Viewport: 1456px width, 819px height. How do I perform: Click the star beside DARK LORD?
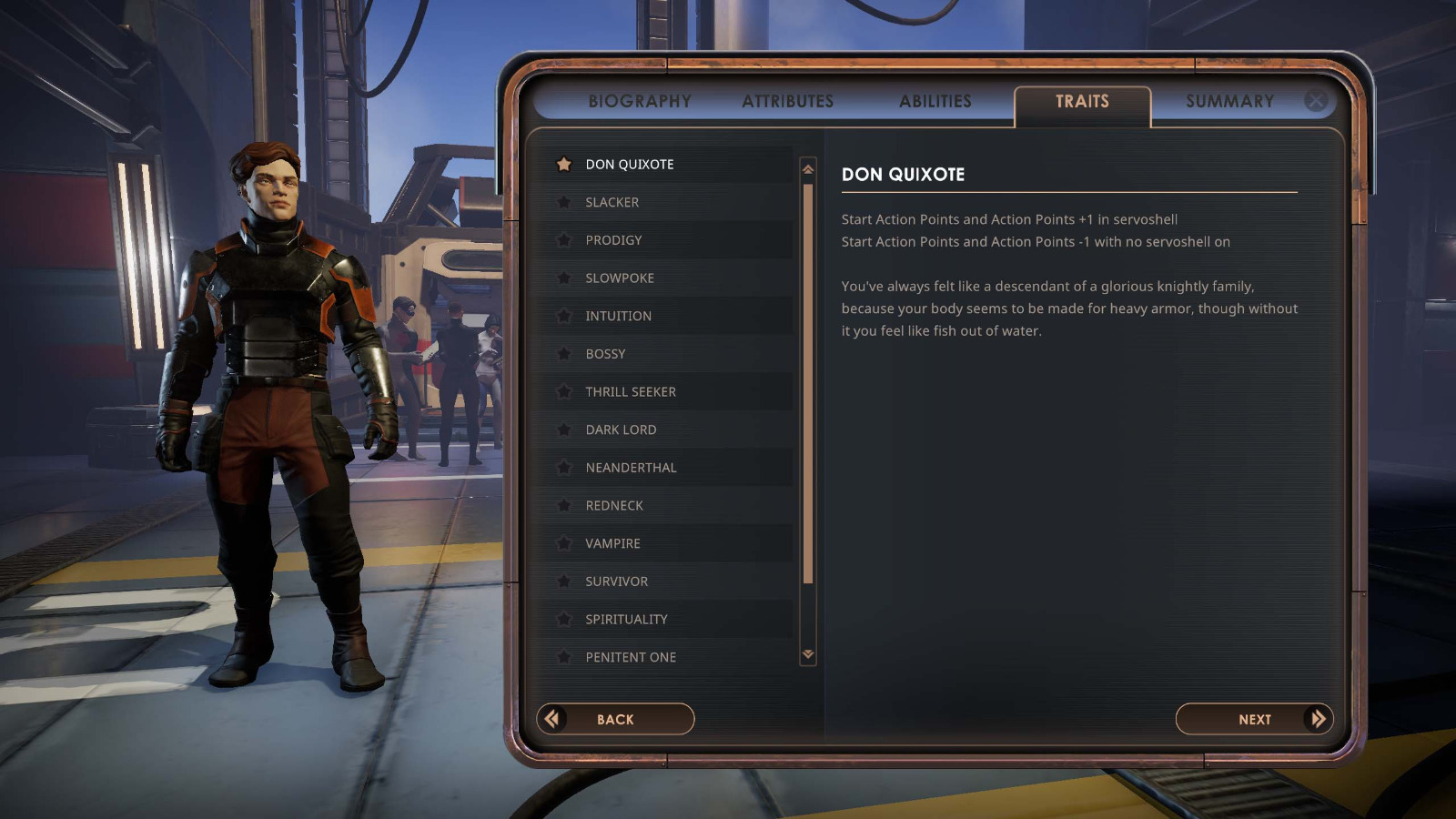[566, 430]
